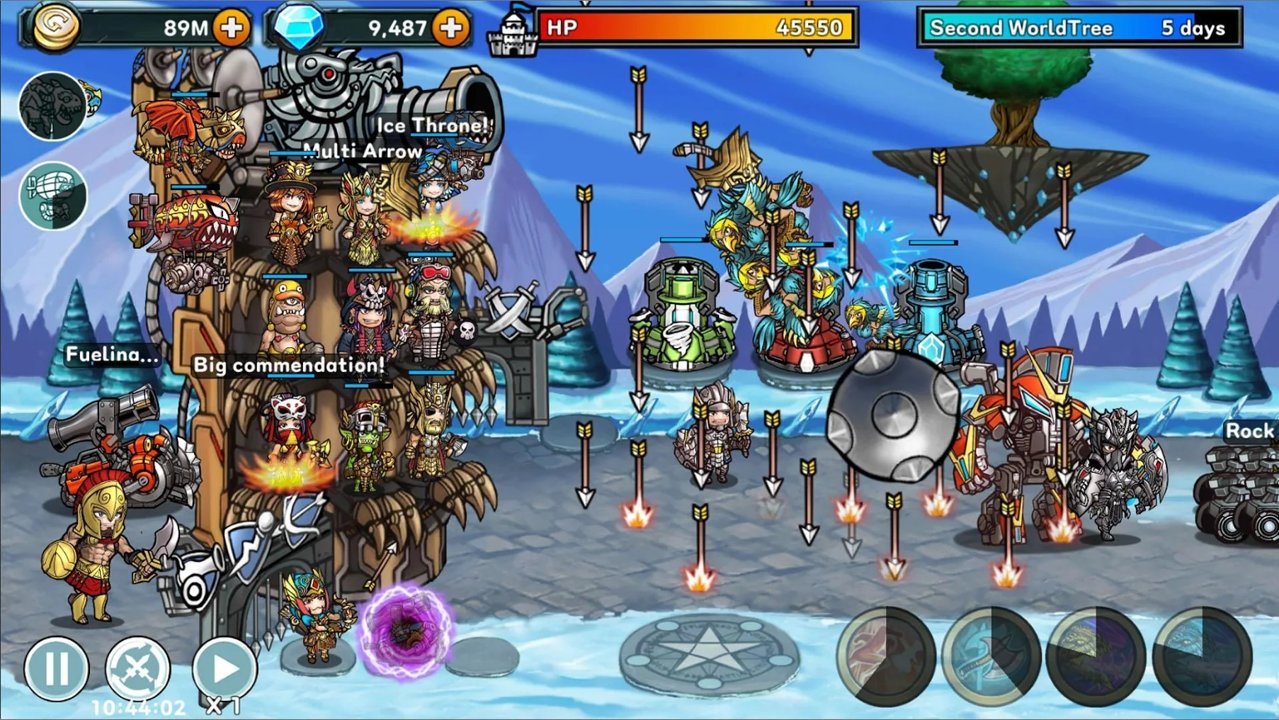
Task: Trigger the blue ice beast skill
Action: coord(1202,656)
